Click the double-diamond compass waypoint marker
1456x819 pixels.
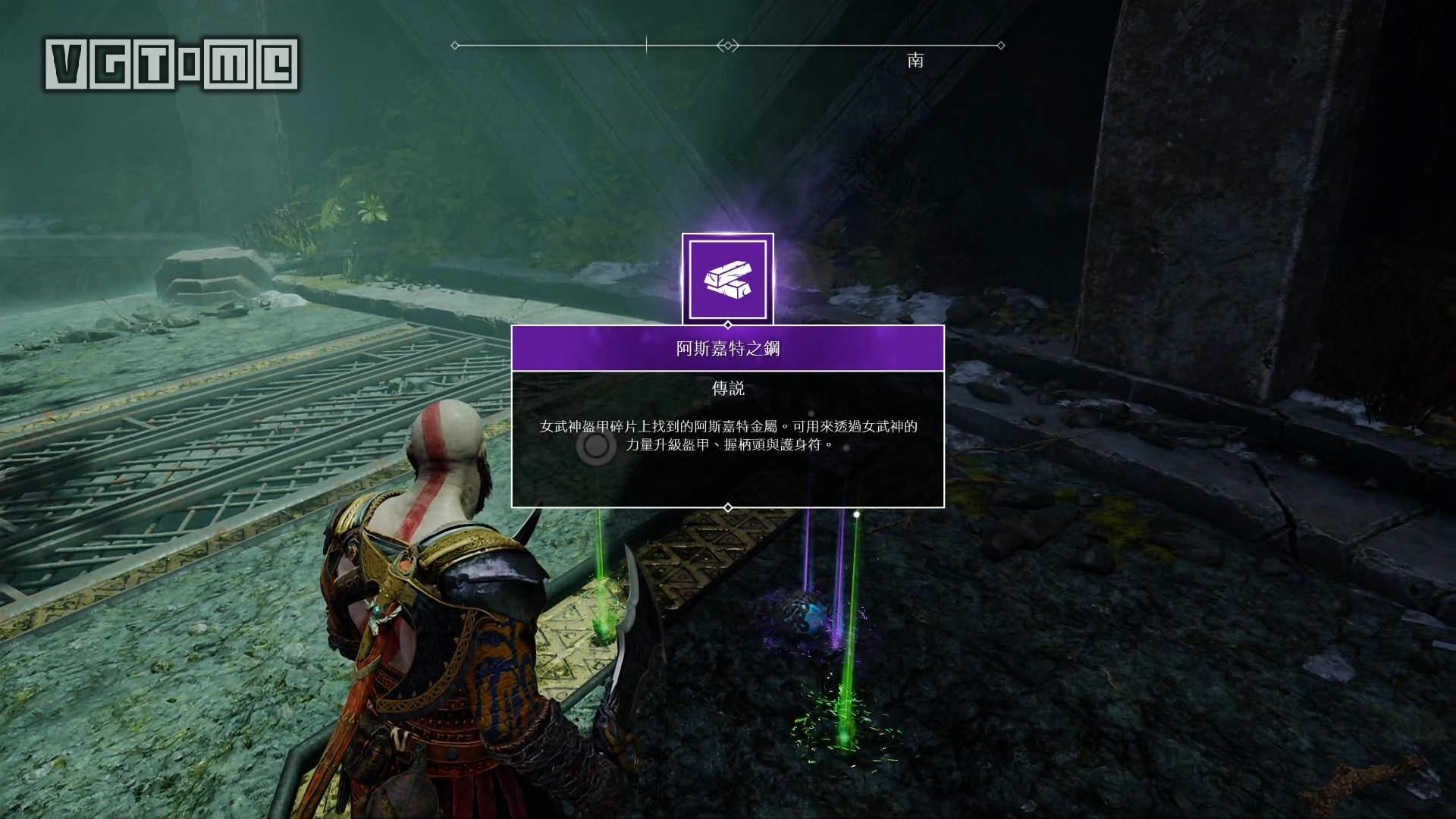point(728,44)
